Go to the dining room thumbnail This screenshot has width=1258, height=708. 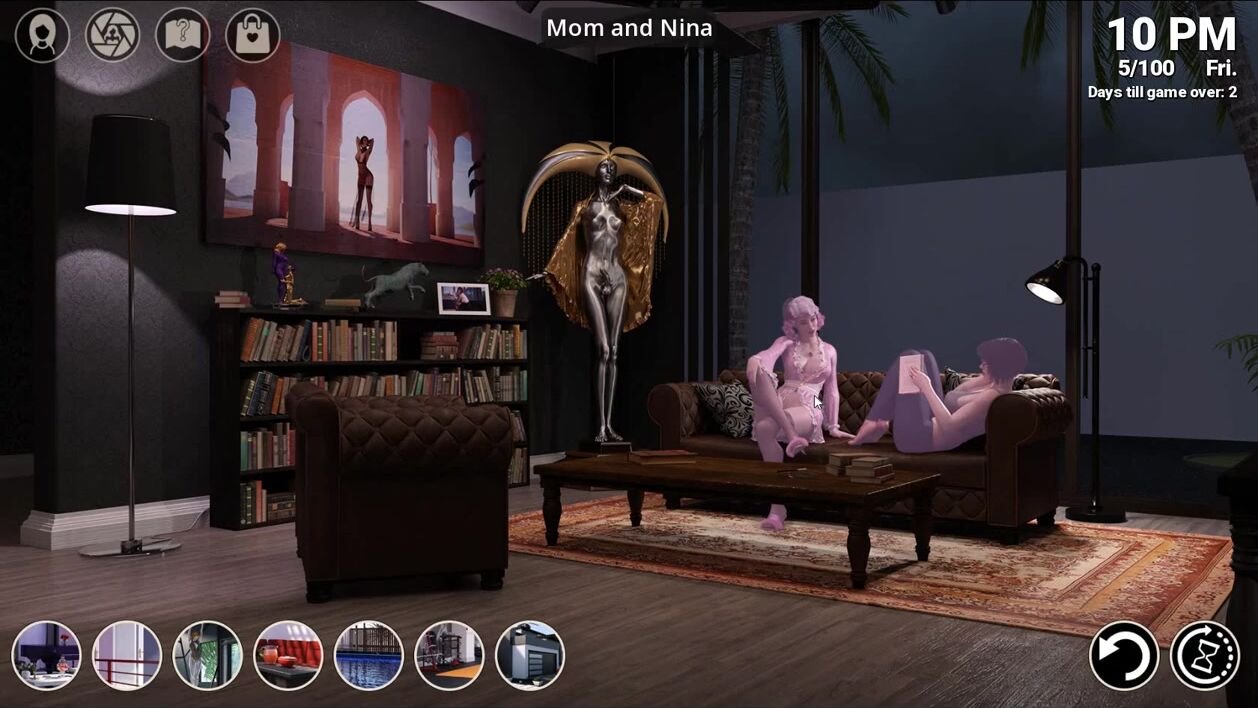coord(46,656)
